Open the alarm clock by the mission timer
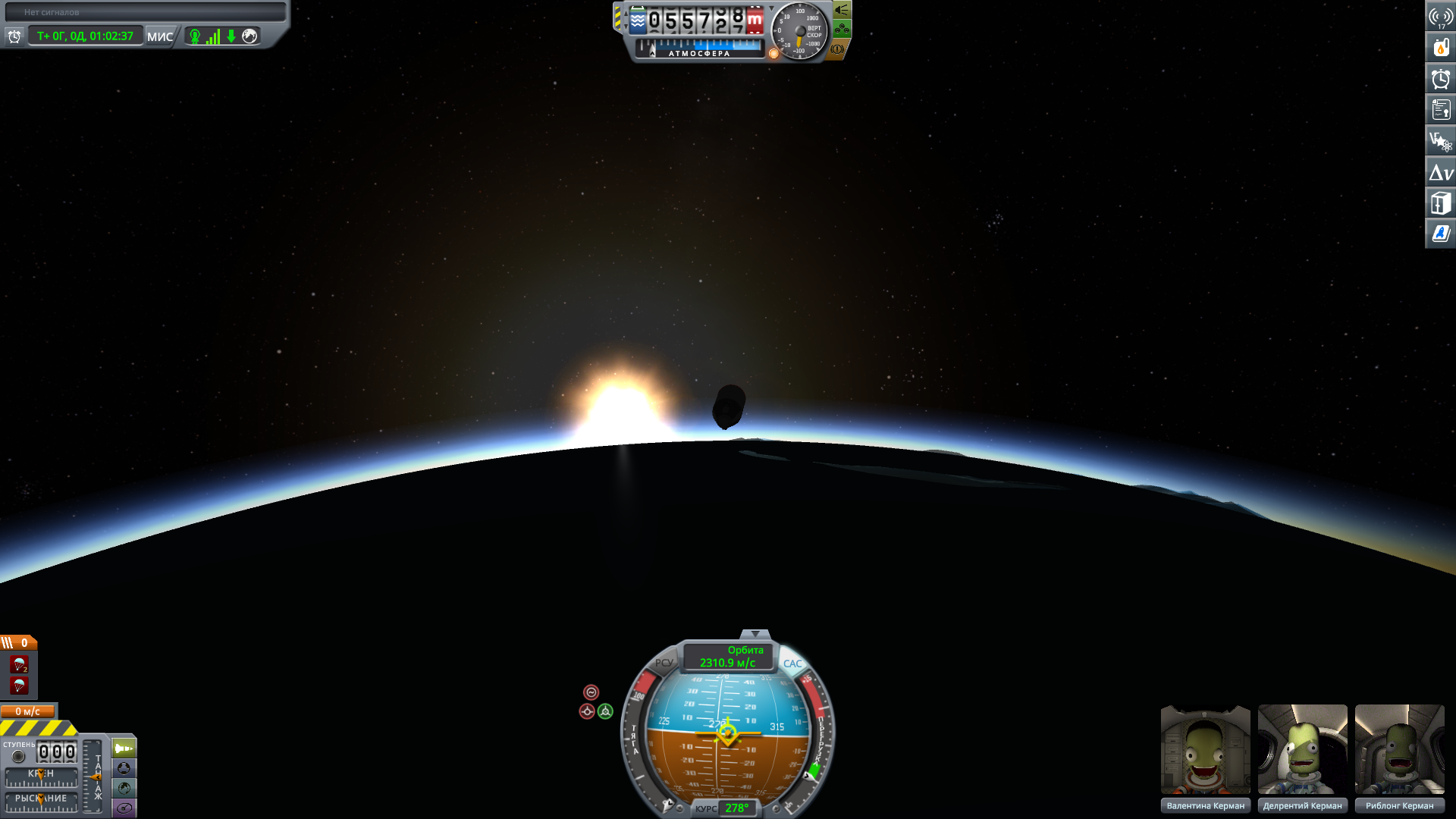 click(x=14, y=36)
